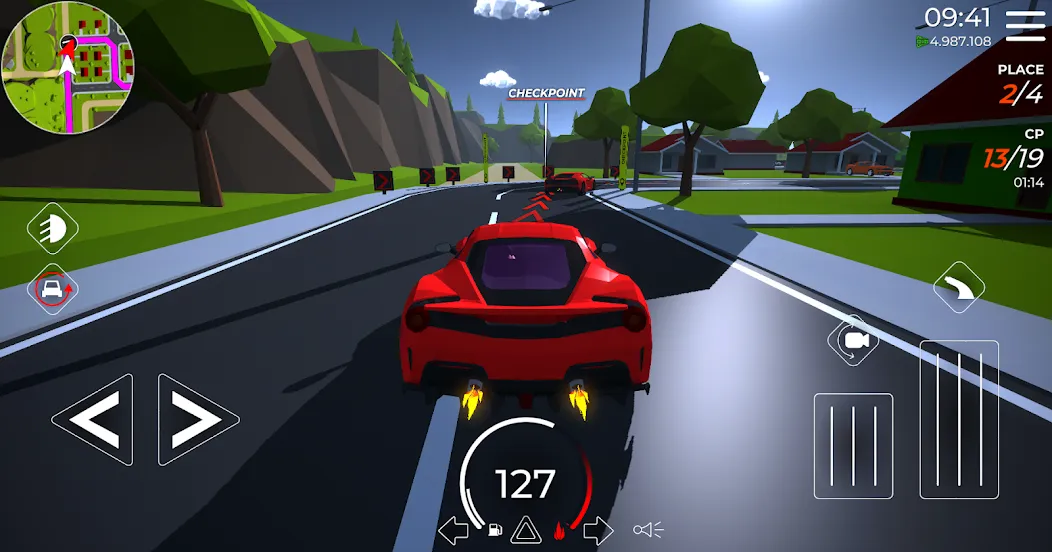Turn on the hazard lights triangle
Screen dimensions: 1052x552
point(526,530)
